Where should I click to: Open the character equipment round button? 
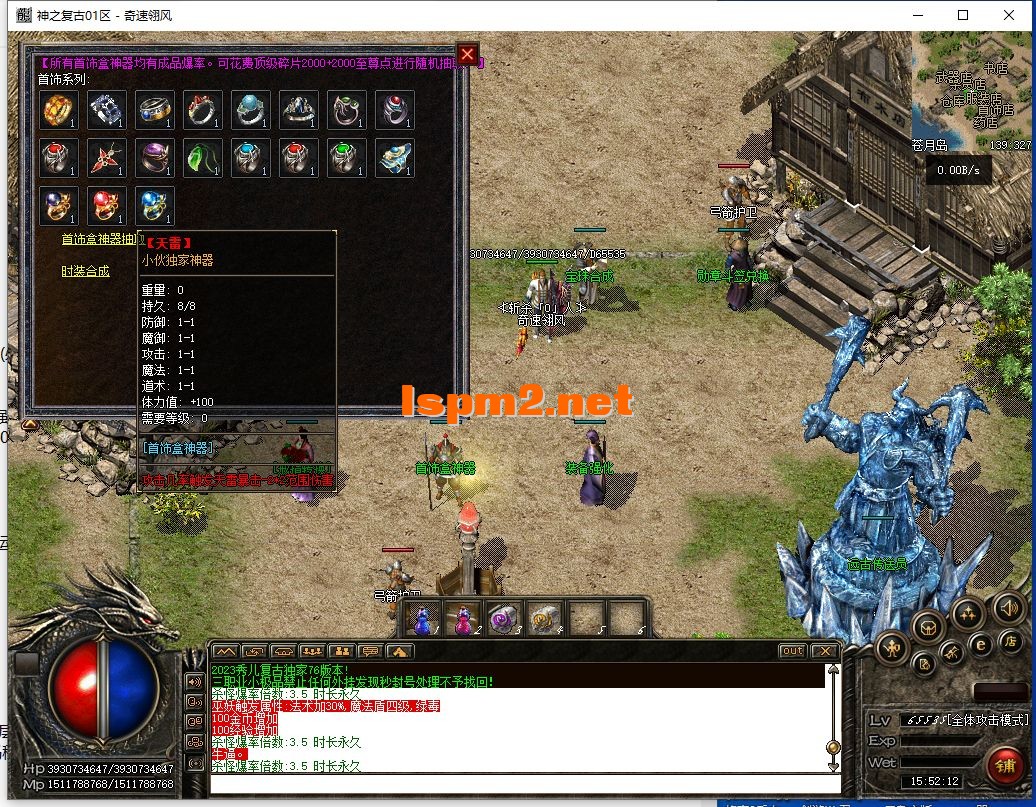(x=892, y=648)
